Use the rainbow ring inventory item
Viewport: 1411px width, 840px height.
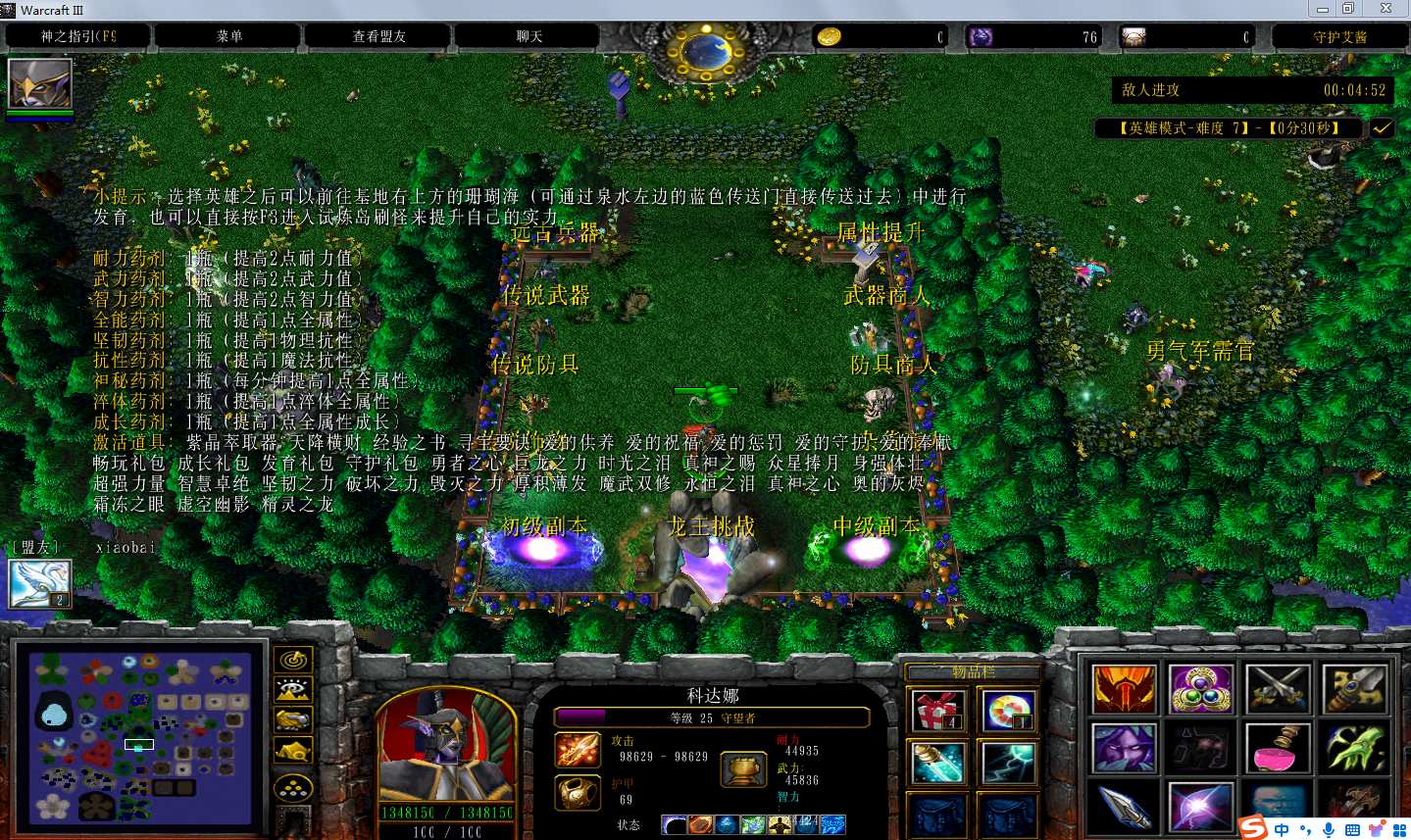point(1008,711)
